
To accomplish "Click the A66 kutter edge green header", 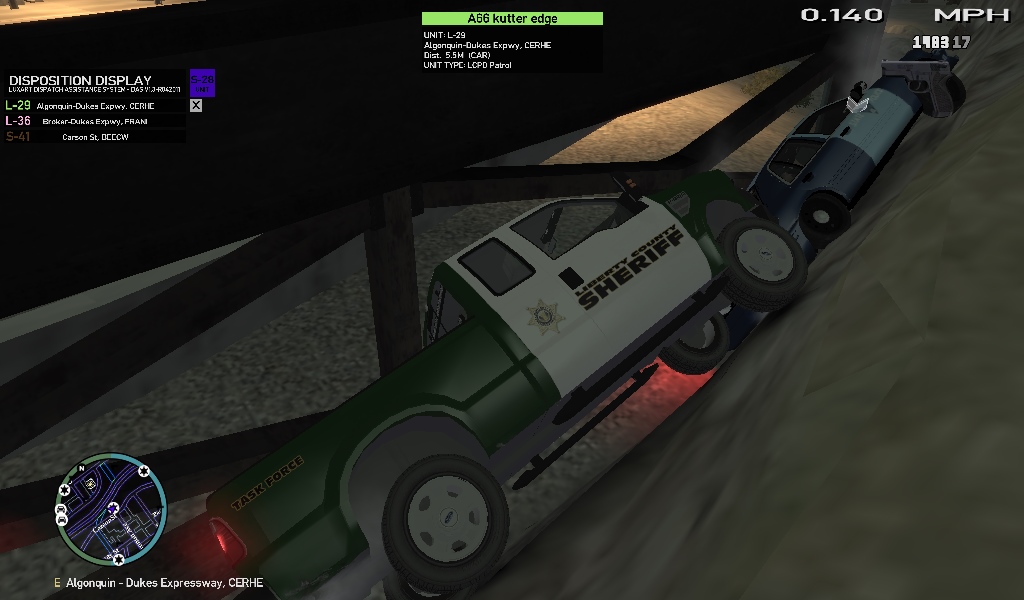I will (512, 18).
